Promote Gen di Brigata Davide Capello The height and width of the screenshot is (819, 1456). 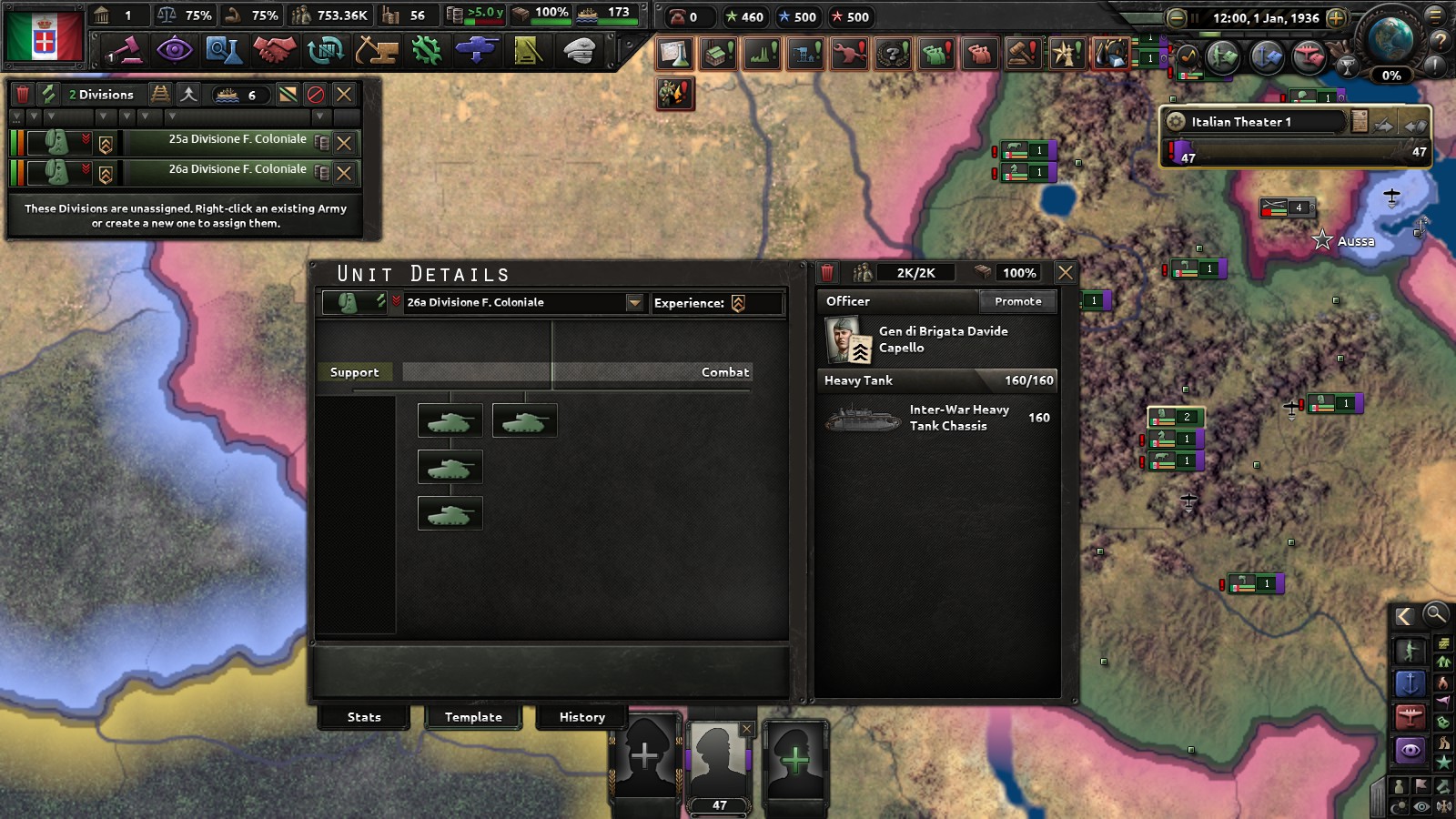click(1017, 301)
